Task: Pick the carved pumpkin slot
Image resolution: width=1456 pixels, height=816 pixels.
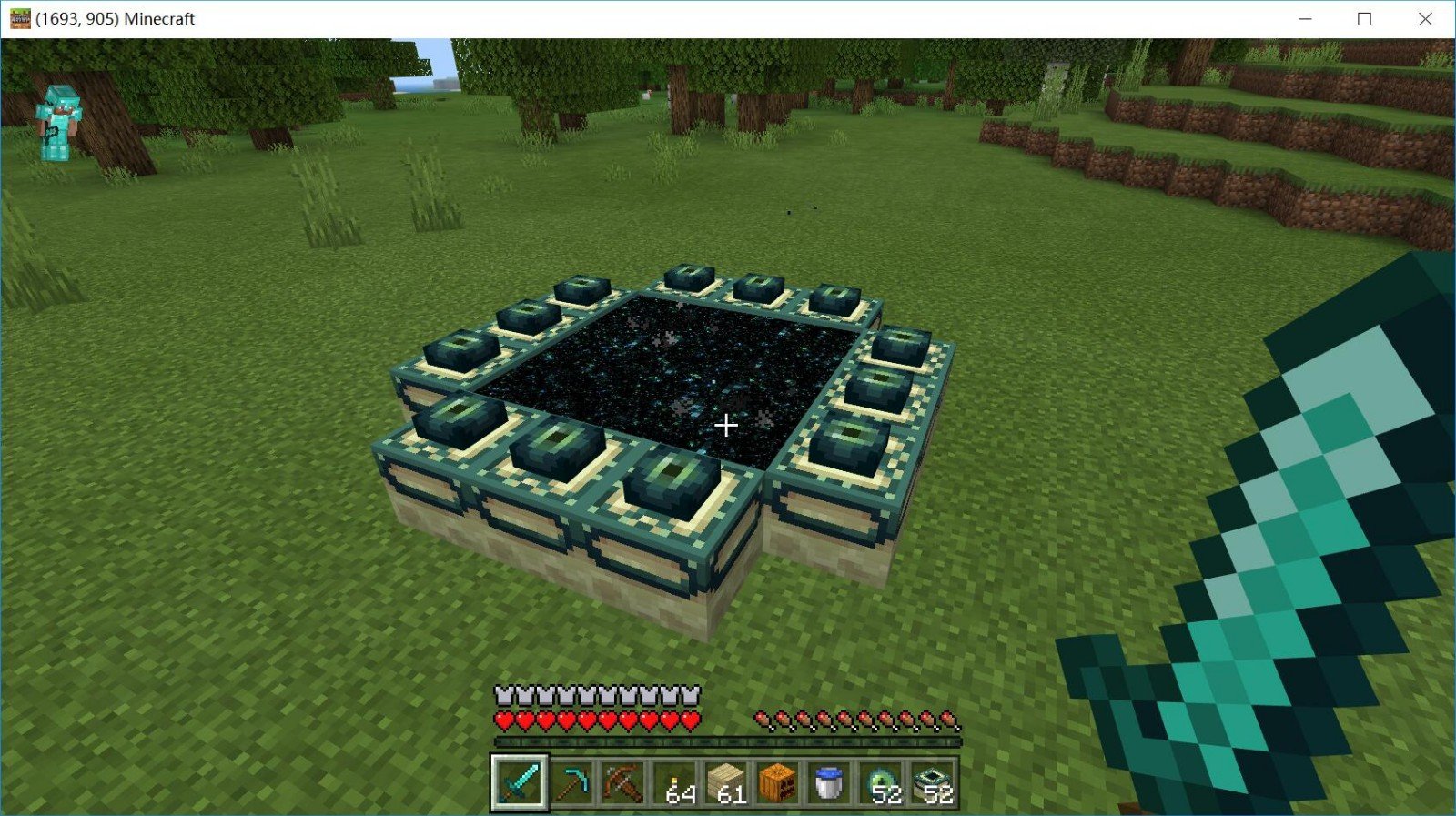Action: coord(778,782)
